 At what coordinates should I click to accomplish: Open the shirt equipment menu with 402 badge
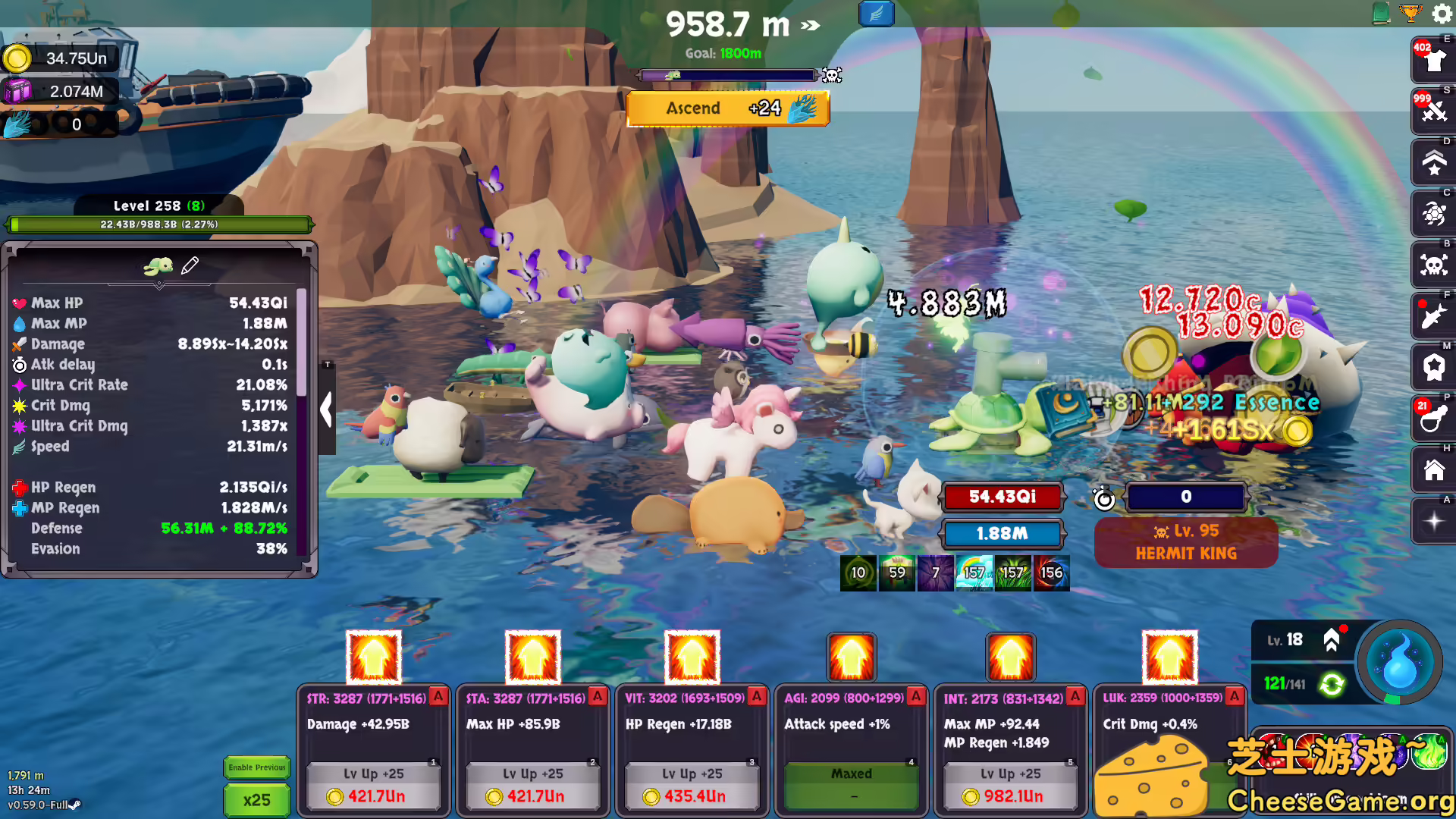coord(1432,59)
